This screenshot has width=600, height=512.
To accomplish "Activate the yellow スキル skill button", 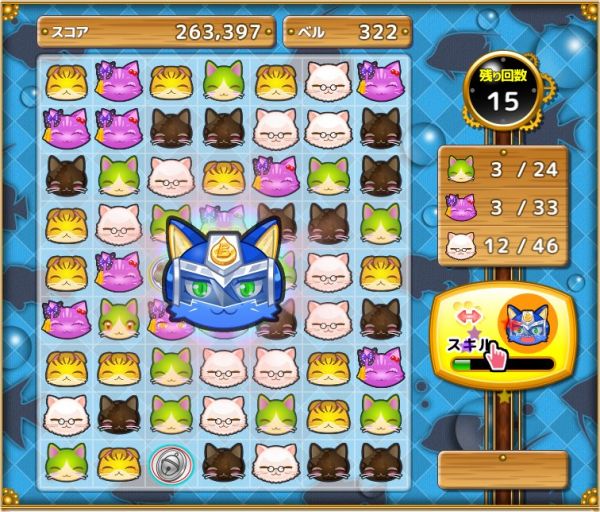I will click(500, 336).
